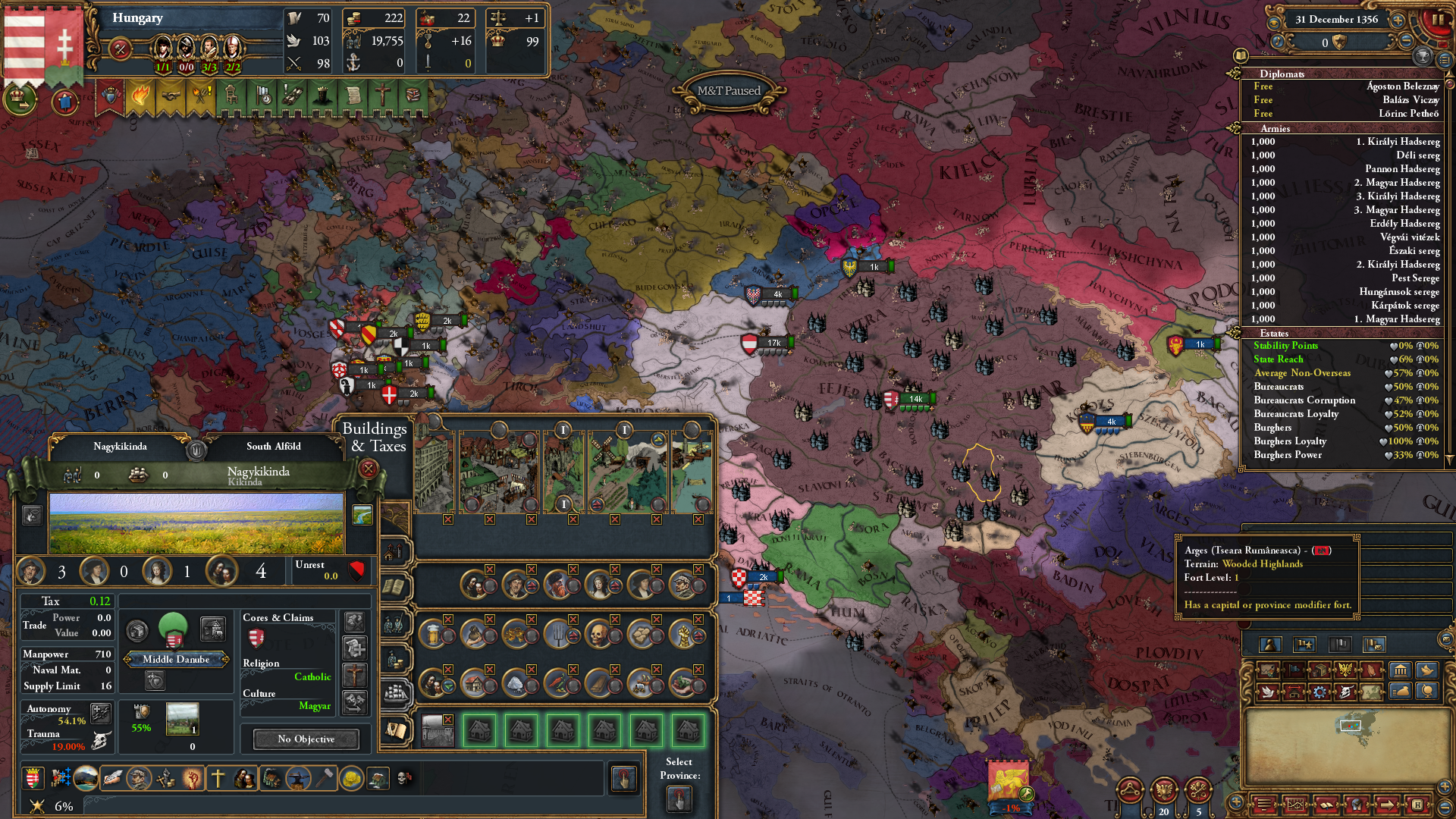1456x819 pixels.
Task: Click the No Objective button
Action: click(x=306, y=739)
